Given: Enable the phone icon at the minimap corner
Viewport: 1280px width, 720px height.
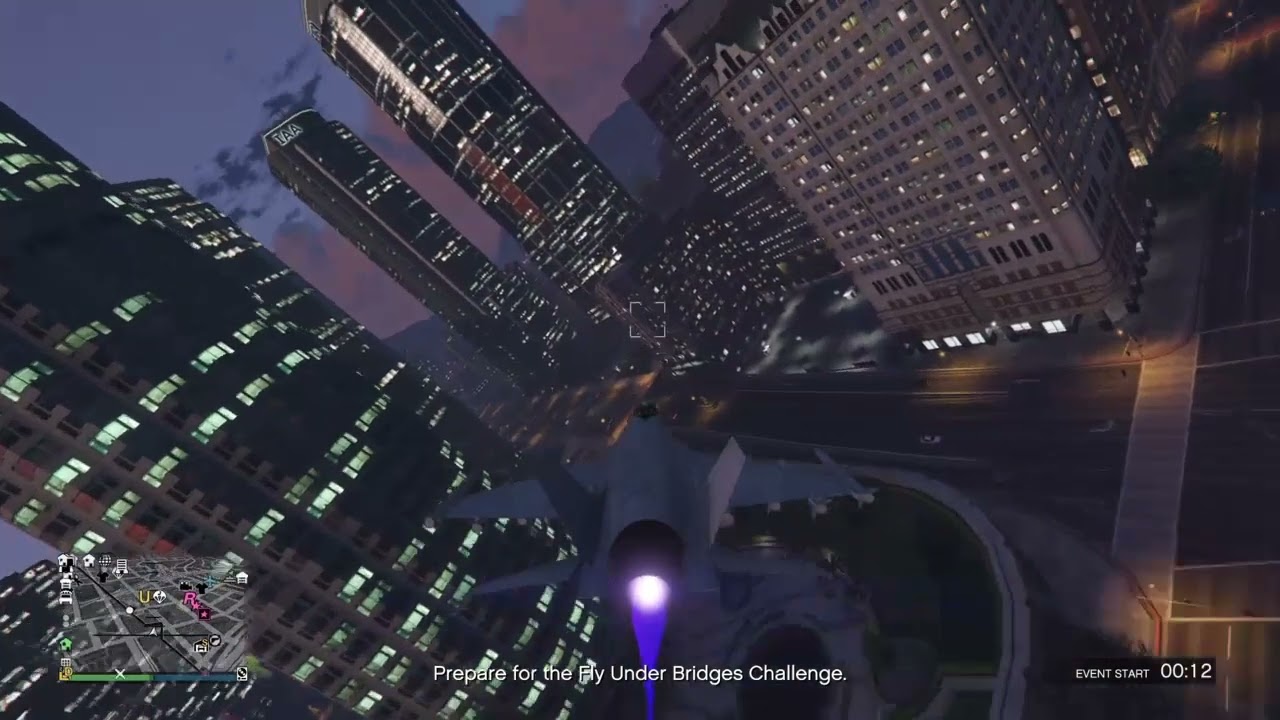Looking at the screenshot, I should [x=242, y=672].
